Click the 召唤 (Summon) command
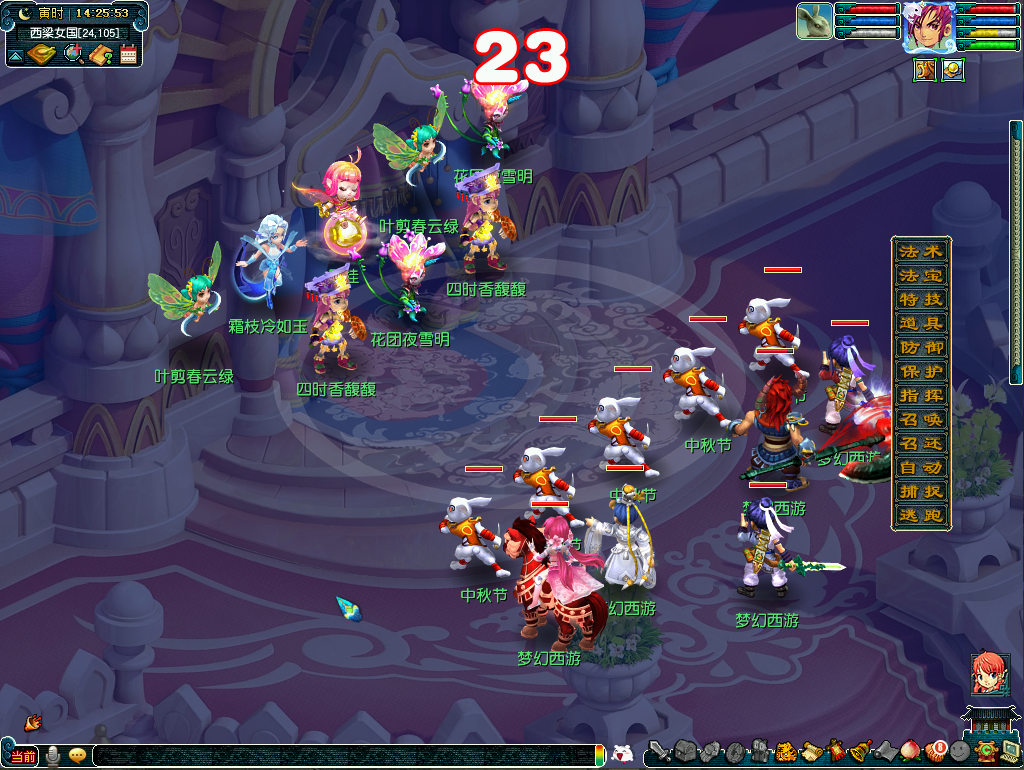The height and width of the screenshot is (770, 1024). click(x=920, y=420)
